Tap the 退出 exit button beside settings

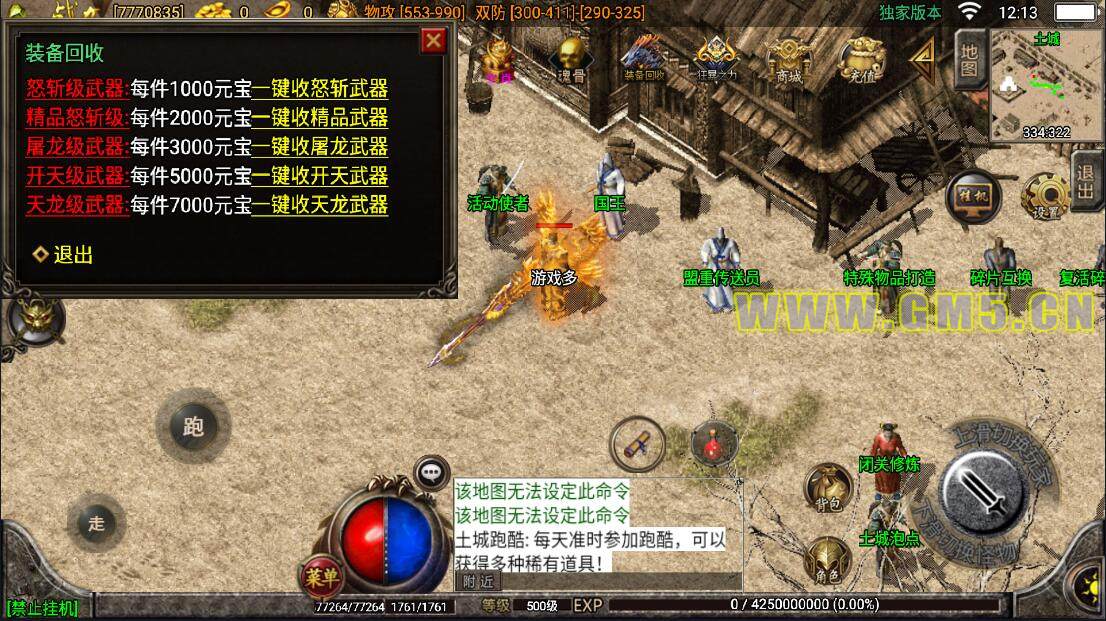click(x=1088, y=182)
